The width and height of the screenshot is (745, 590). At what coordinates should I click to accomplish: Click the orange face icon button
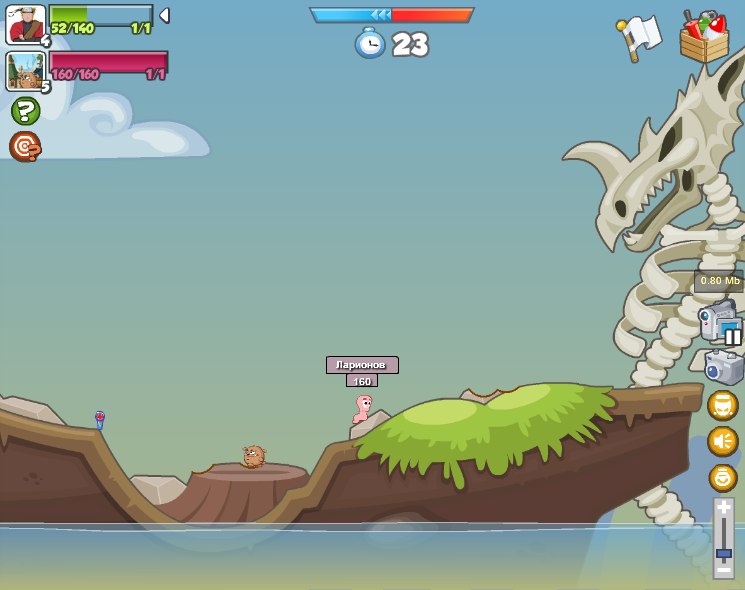coord(722,405)
